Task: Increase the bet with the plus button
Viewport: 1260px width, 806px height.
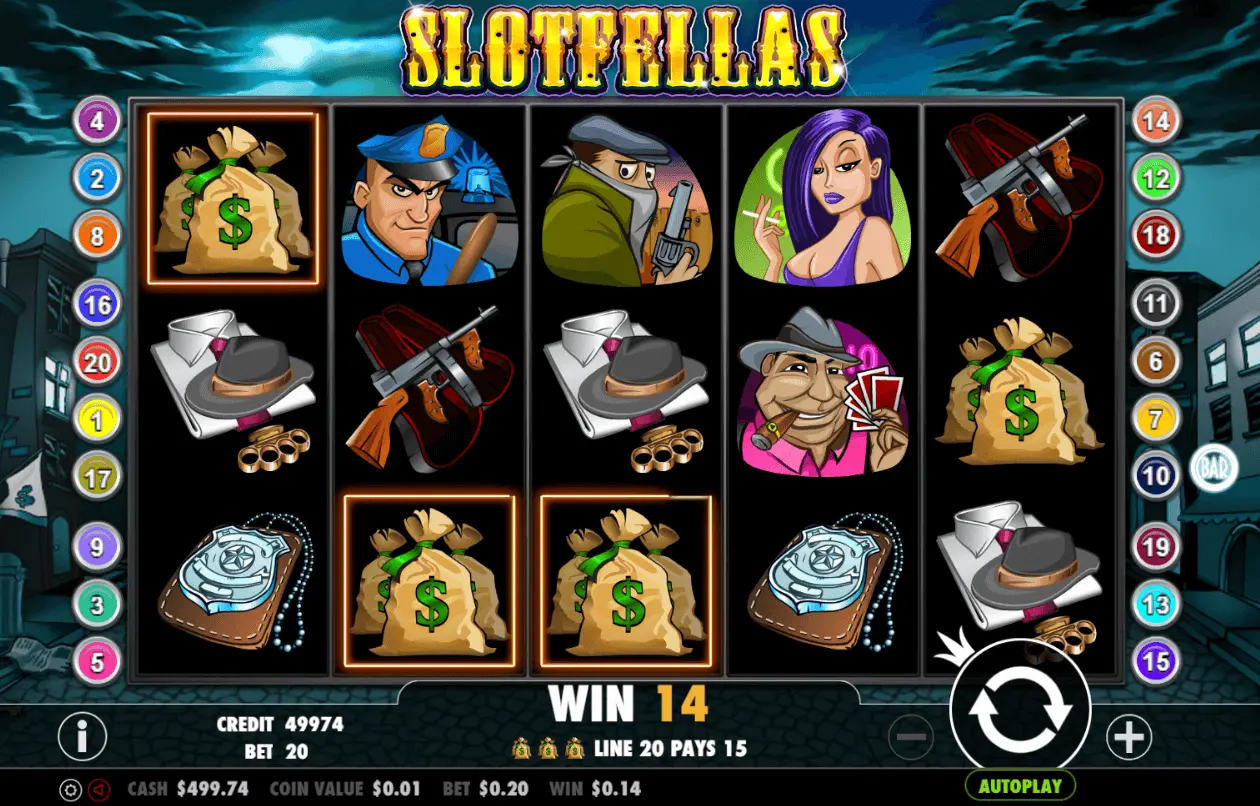Action: tap(1129, 738)
